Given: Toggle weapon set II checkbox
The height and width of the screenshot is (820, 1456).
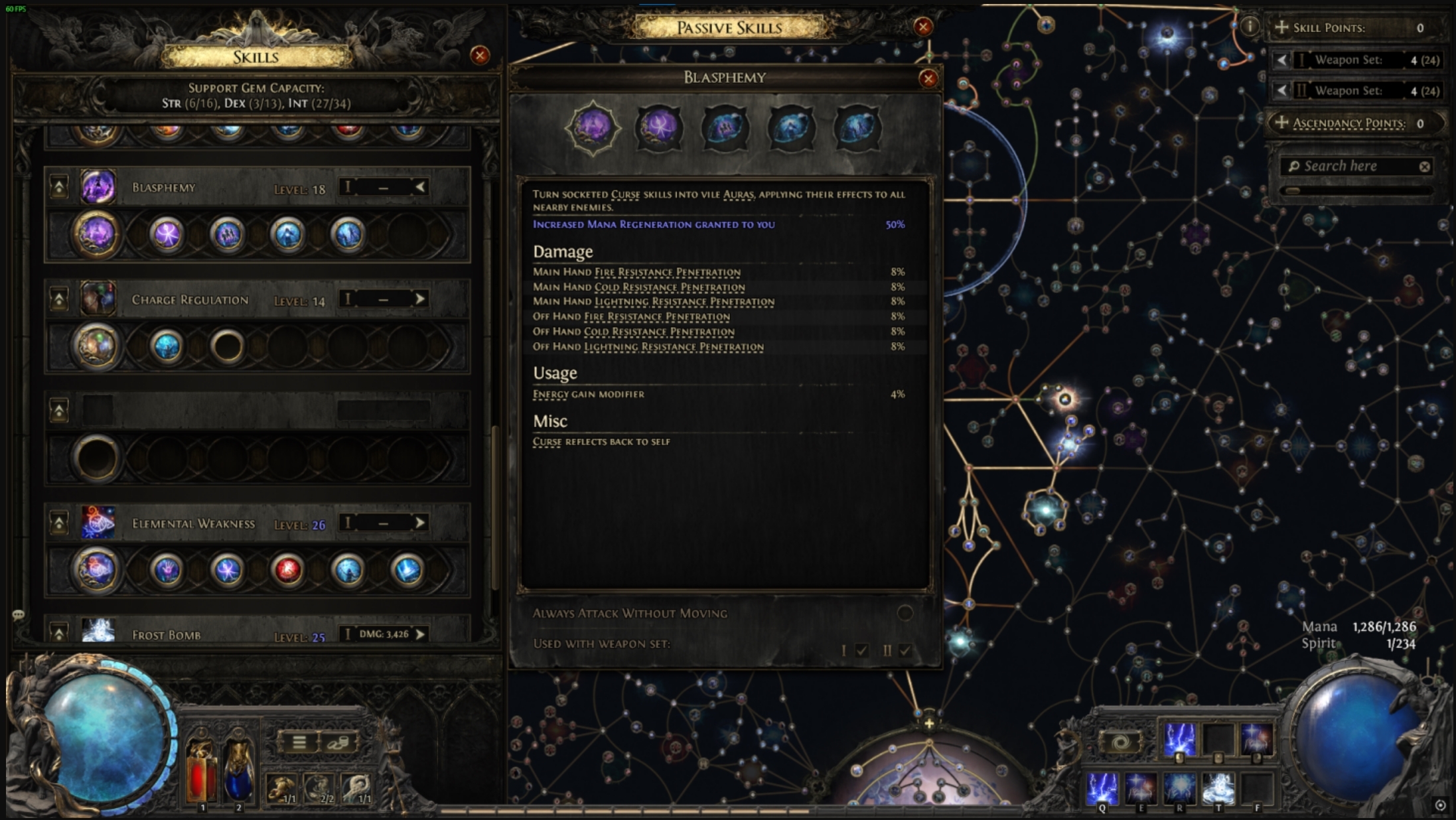Looking at the screenshot, I should pyautogui.click(x=905, y=650).
